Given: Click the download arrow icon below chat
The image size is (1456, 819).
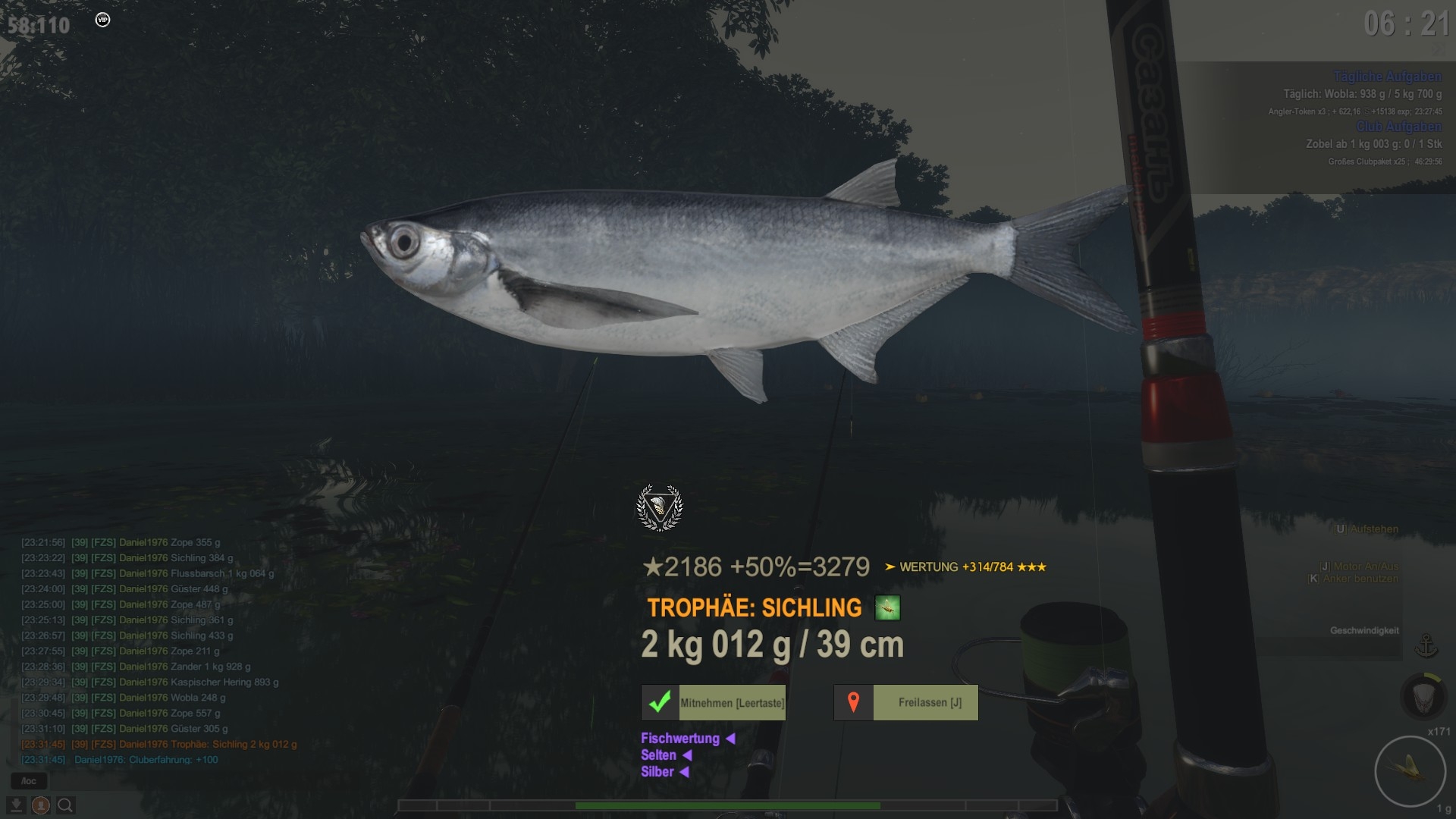Looking at the screenshot, I should (x=17, y=805).
